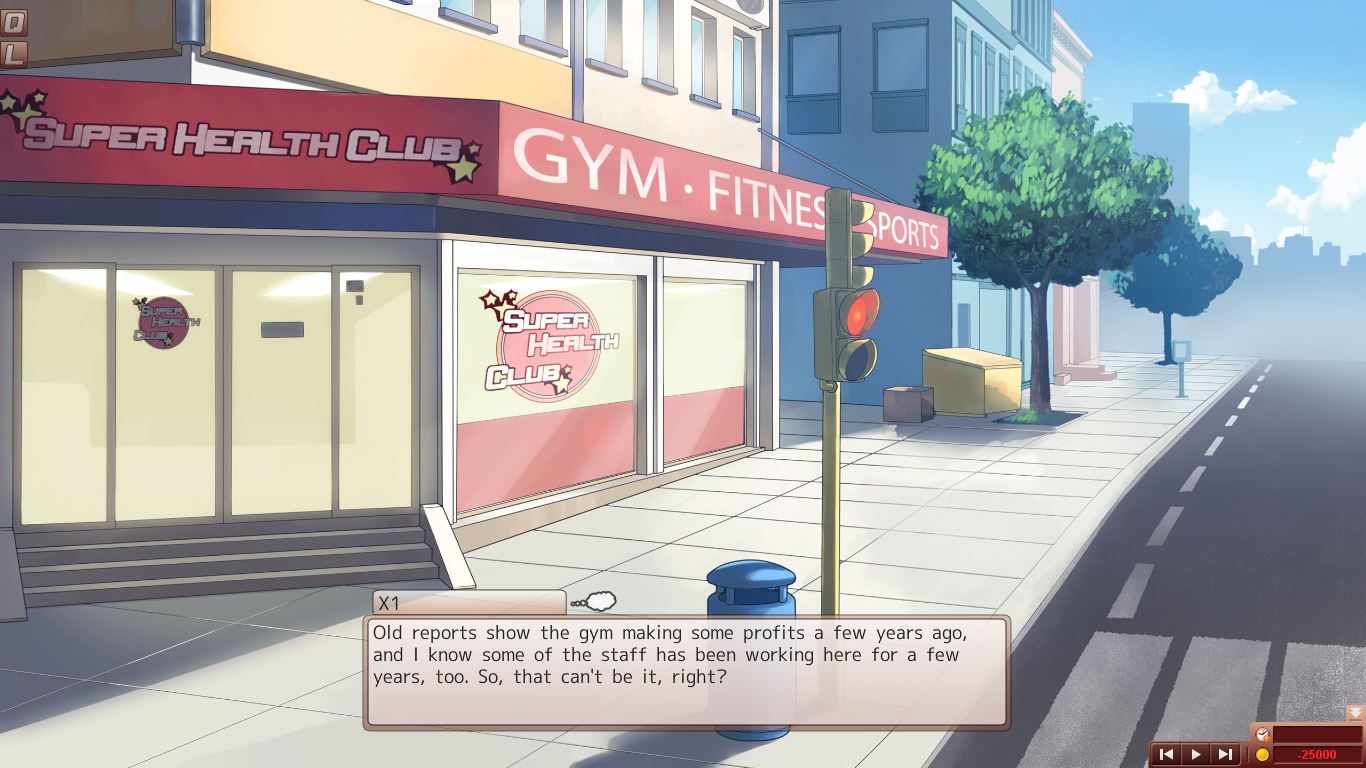Screen dimensions: 1366x768
Task: Skip back to the previous dialogue line
Action: coord(1166,754)
